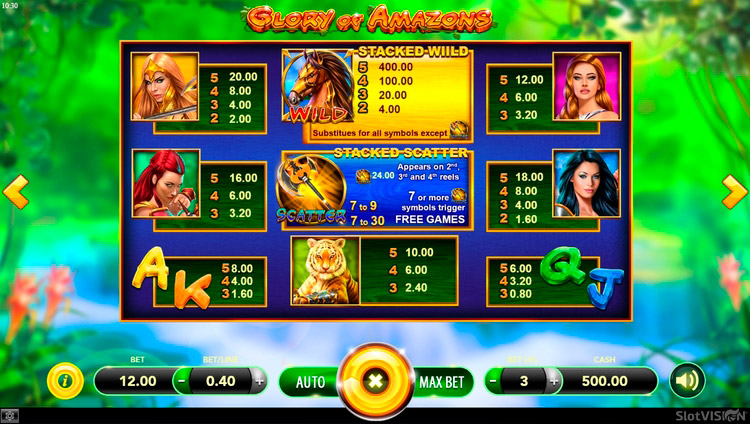The image size is (750, 424).
Task: Show the next paytable page
Action: tap(733, 191)
